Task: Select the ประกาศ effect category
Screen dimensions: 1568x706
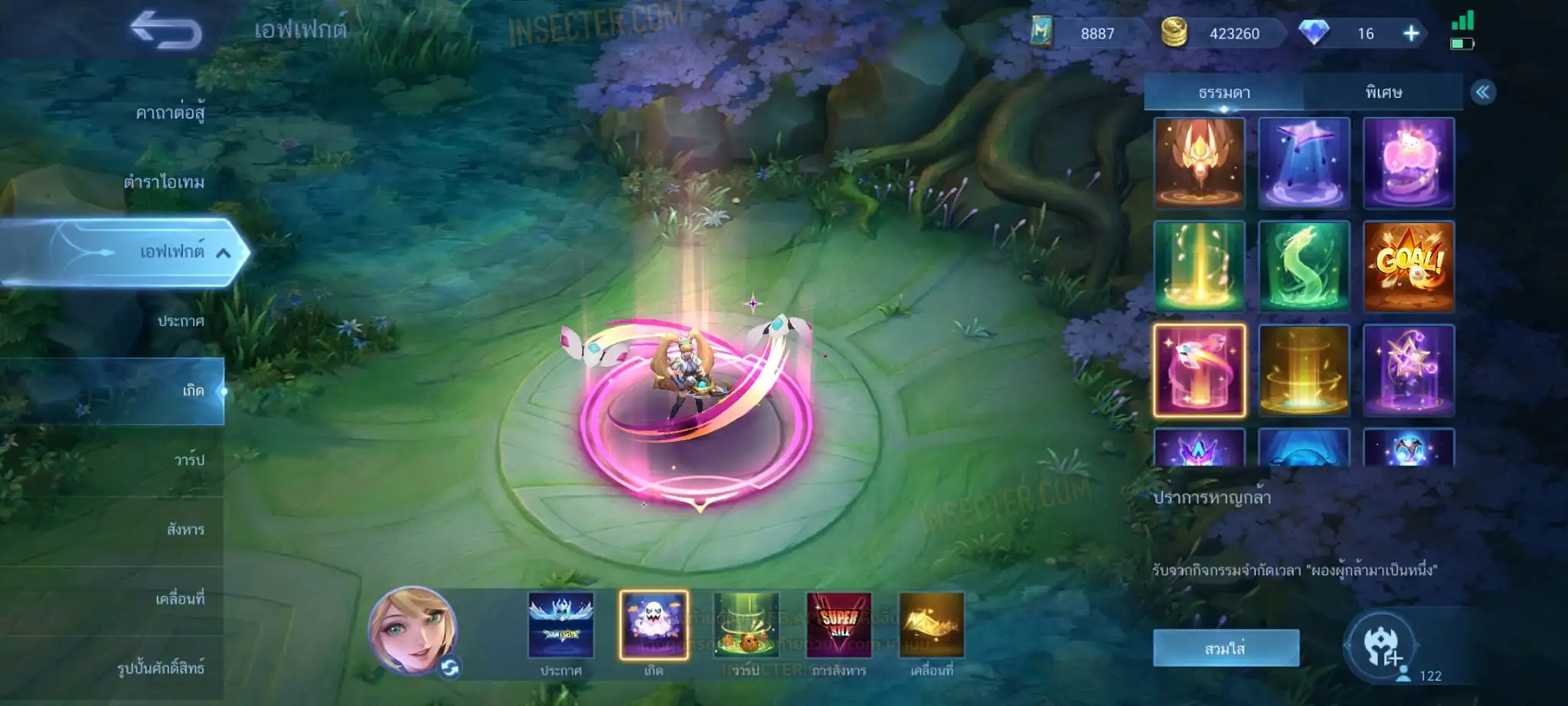Action: pos(181,321)
